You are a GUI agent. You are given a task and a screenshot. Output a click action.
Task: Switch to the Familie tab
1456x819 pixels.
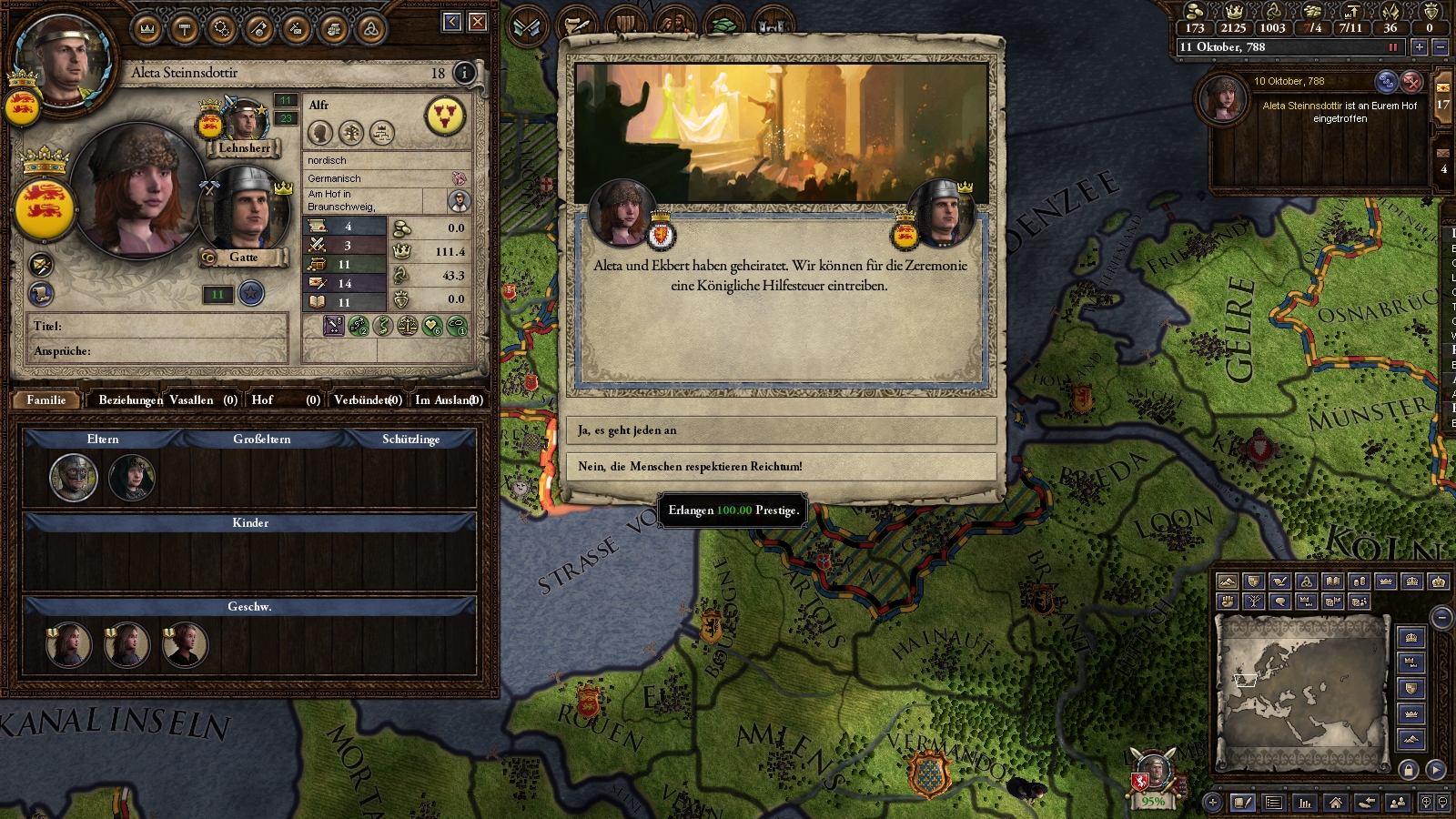46,400
